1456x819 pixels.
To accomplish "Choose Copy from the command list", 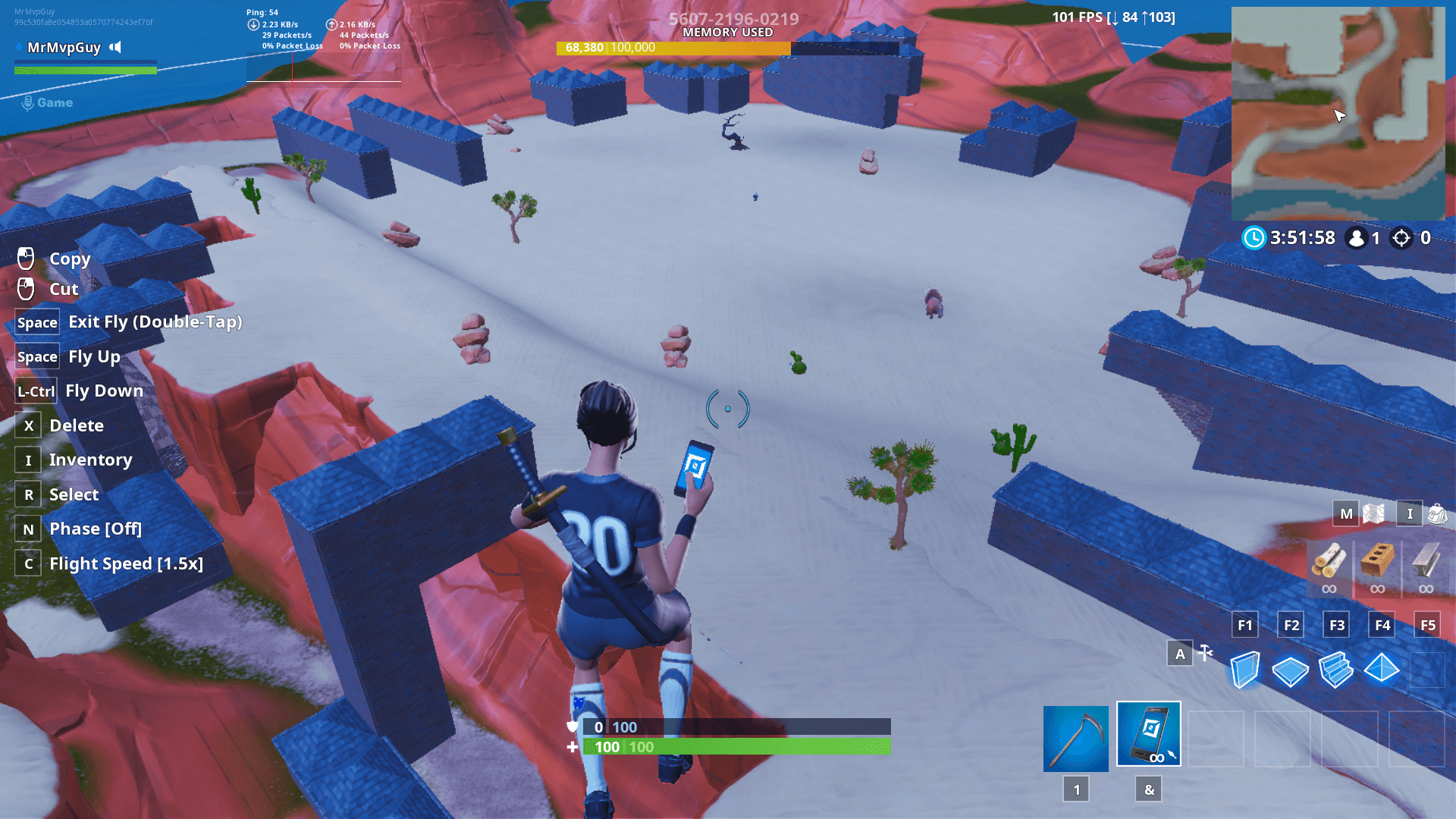I will 70,259.
